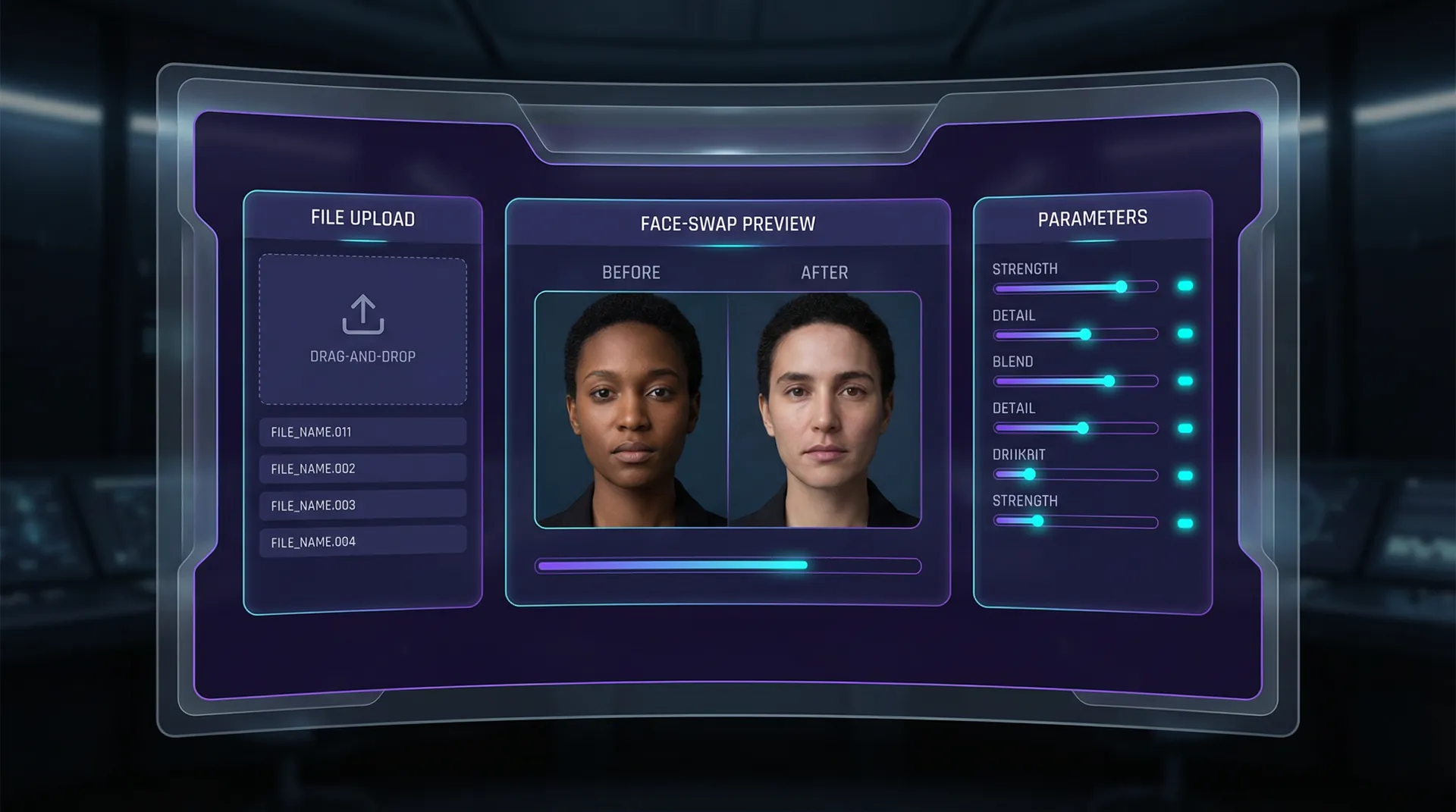Select the FILE_NAME.011 row
Screen dimensions: 1456x812
point(362,432)
